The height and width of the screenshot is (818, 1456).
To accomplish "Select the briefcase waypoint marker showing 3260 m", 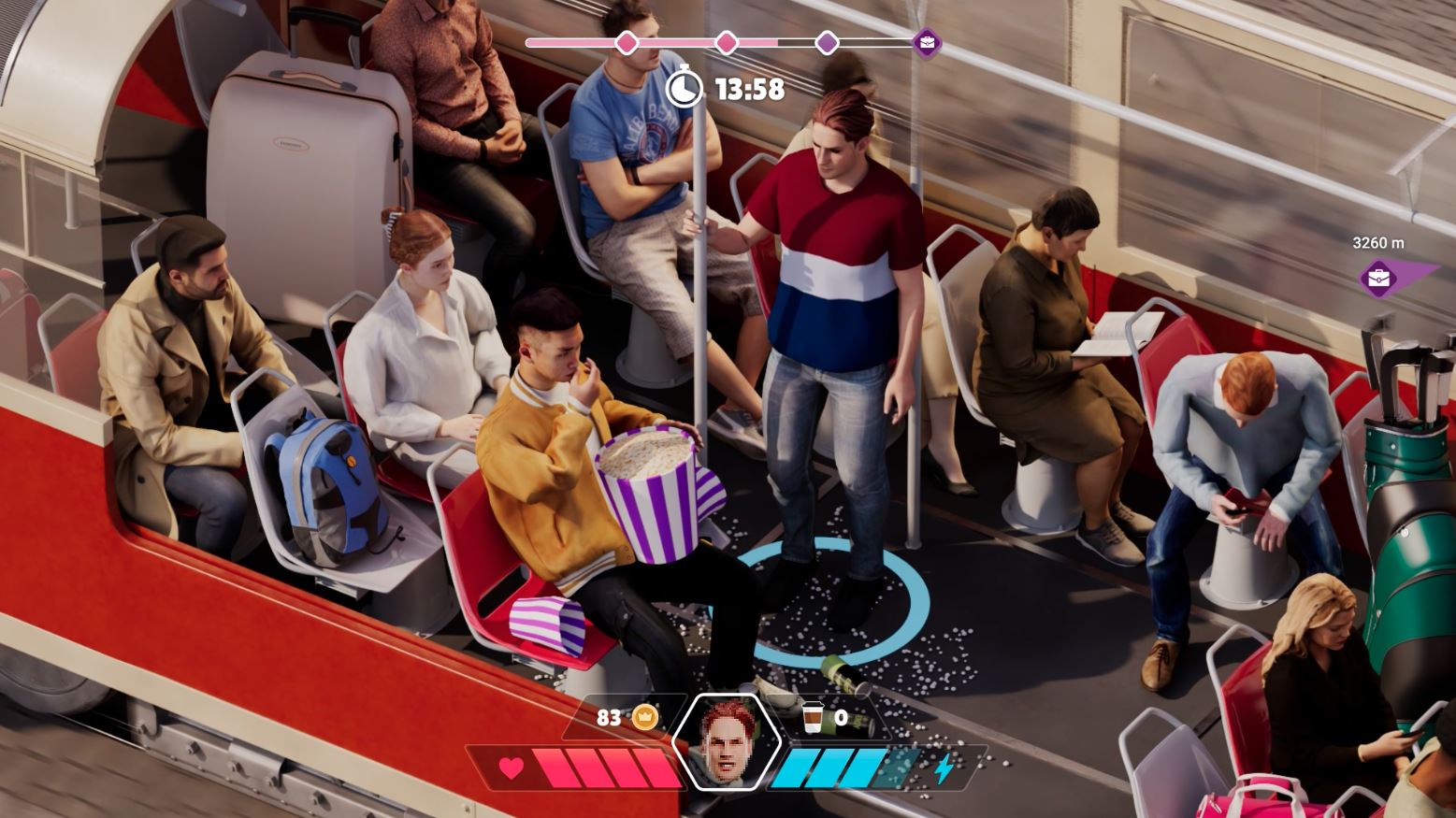I will tap(1379, 278).
